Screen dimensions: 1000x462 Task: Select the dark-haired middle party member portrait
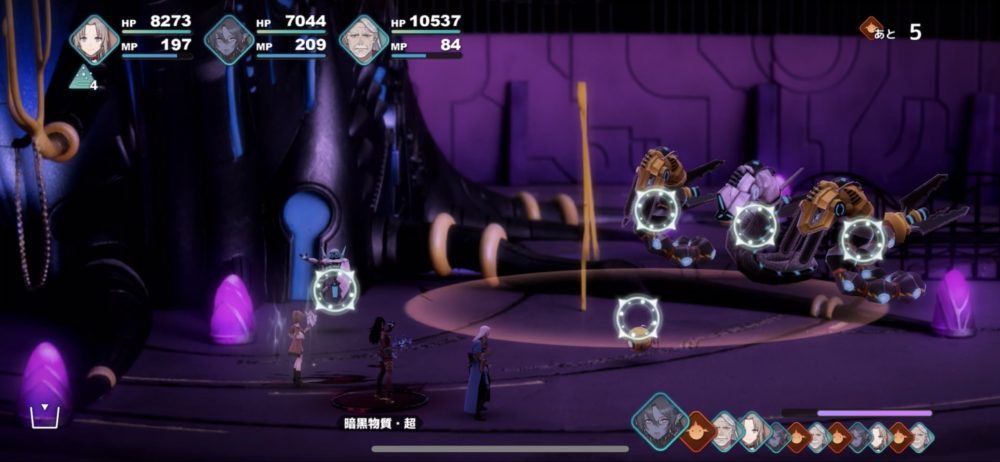point(228,40)
